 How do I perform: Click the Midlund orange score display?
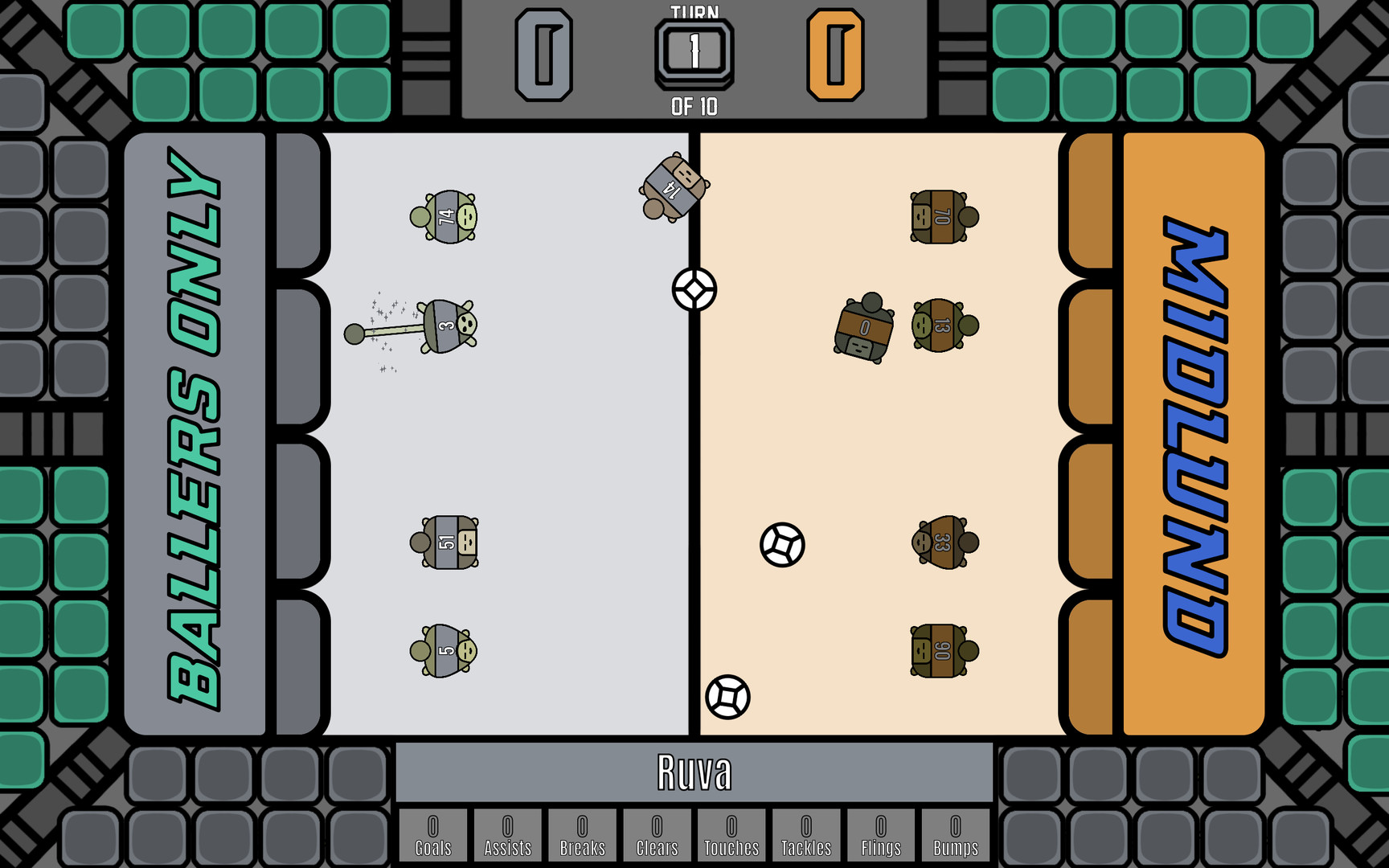[838, 55]
